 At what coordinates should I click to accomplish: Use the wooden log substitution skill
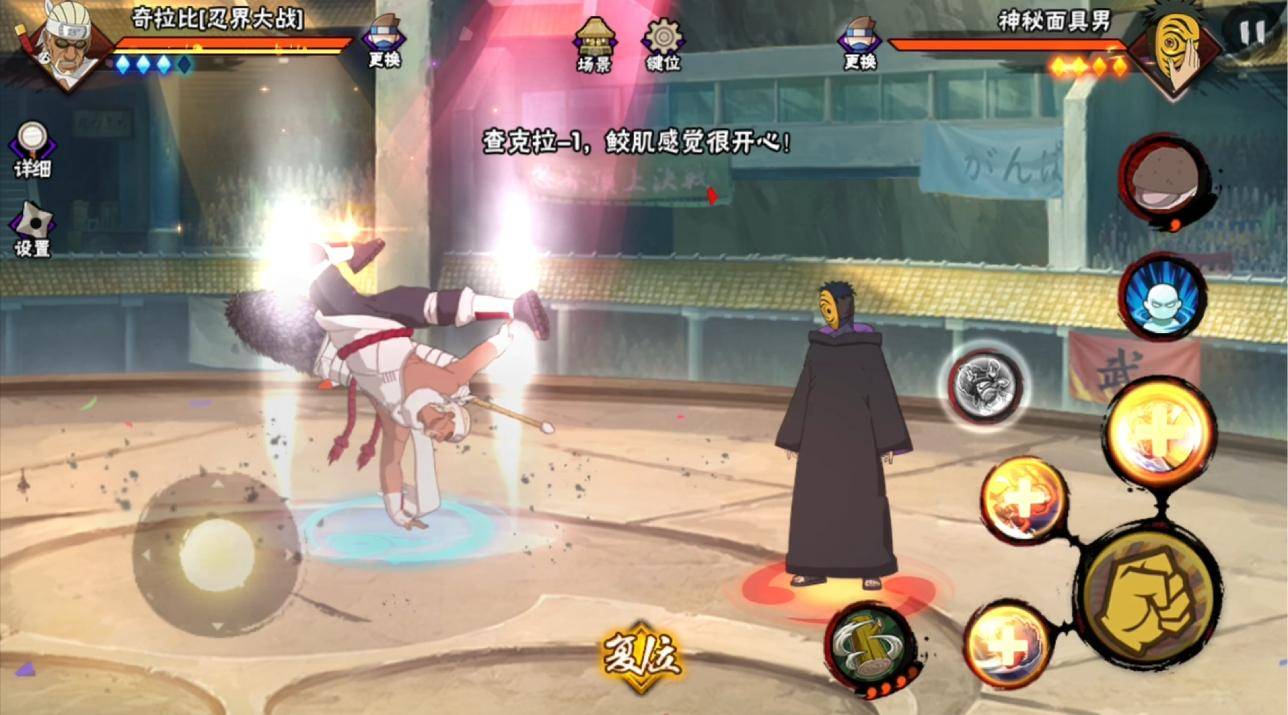coord(869,648)
